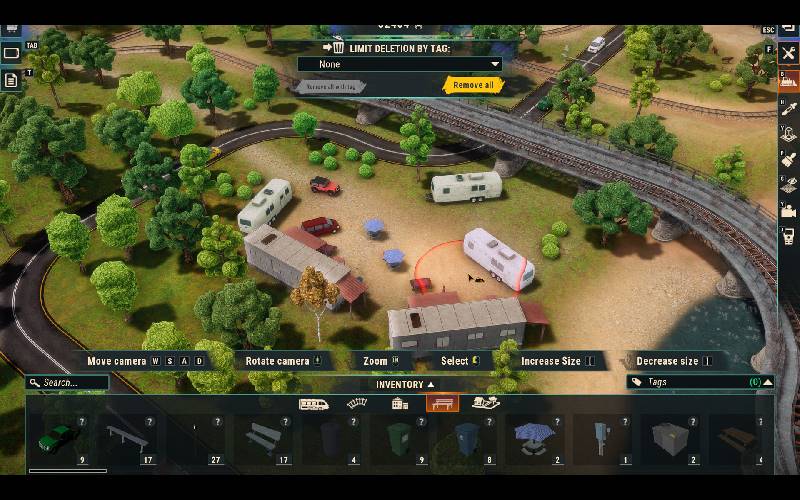Click the yellow Remove all button
This screenshot has height=500, width=800.
(x=473, y=85)
